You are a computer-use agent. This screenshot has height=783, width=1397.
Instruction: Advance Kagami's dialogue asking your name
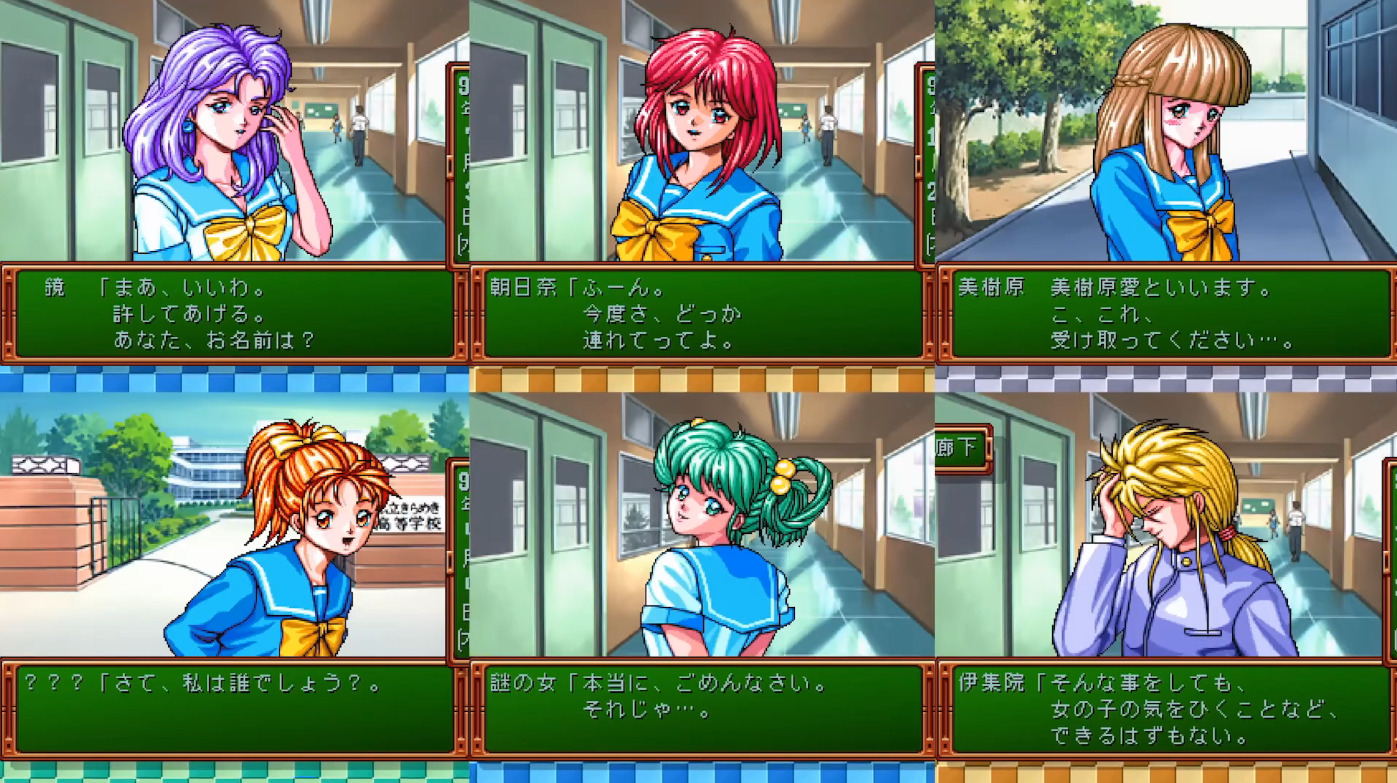click(234, 314)
